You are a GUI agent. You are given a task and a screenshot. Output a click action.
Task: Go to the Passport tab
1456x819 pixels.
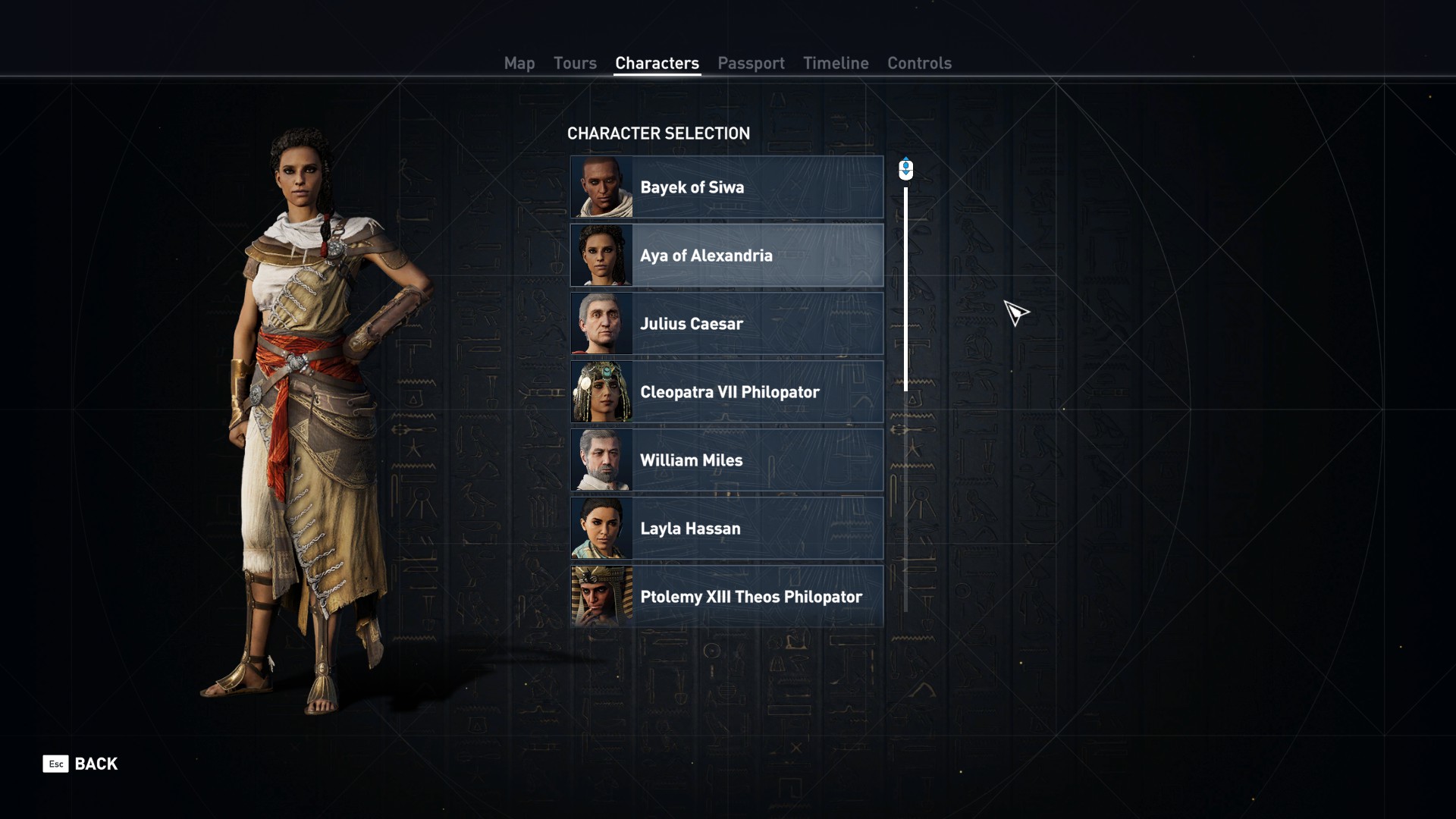click(751, 64)
